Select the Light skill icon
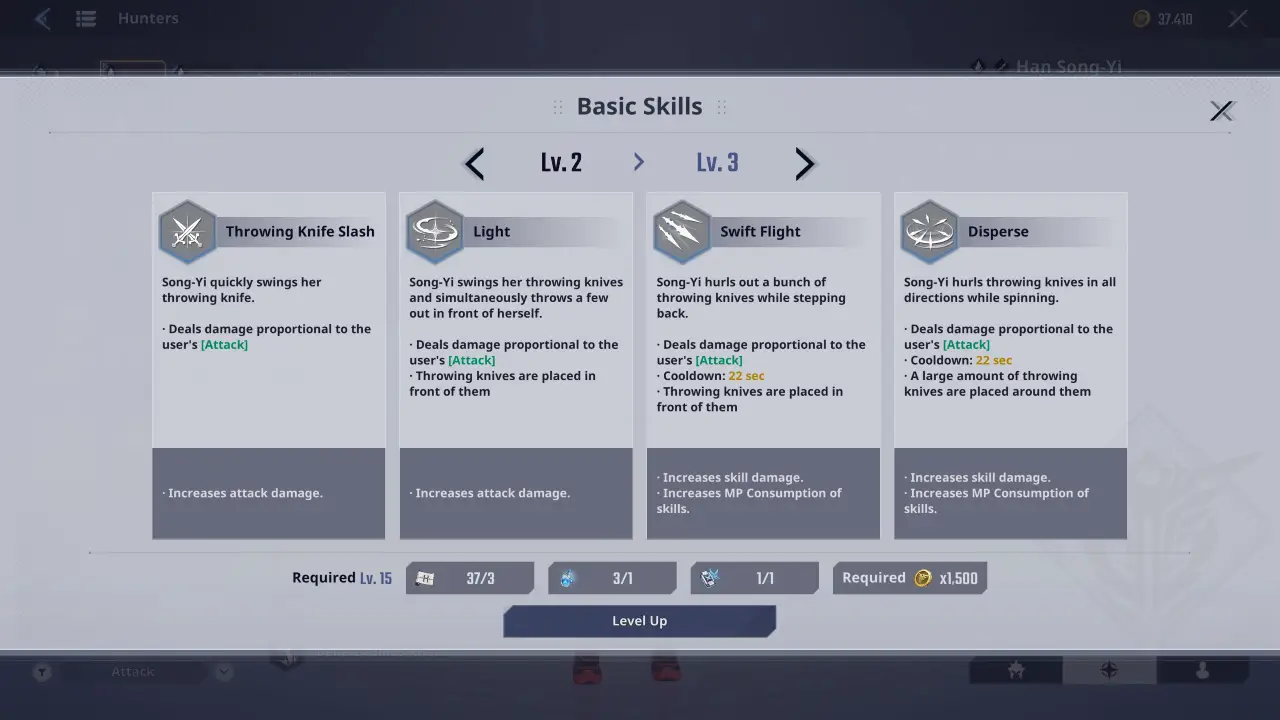The width and height of the screenshot is (1280, 720). pyautogui.click(x=434, y=231)
